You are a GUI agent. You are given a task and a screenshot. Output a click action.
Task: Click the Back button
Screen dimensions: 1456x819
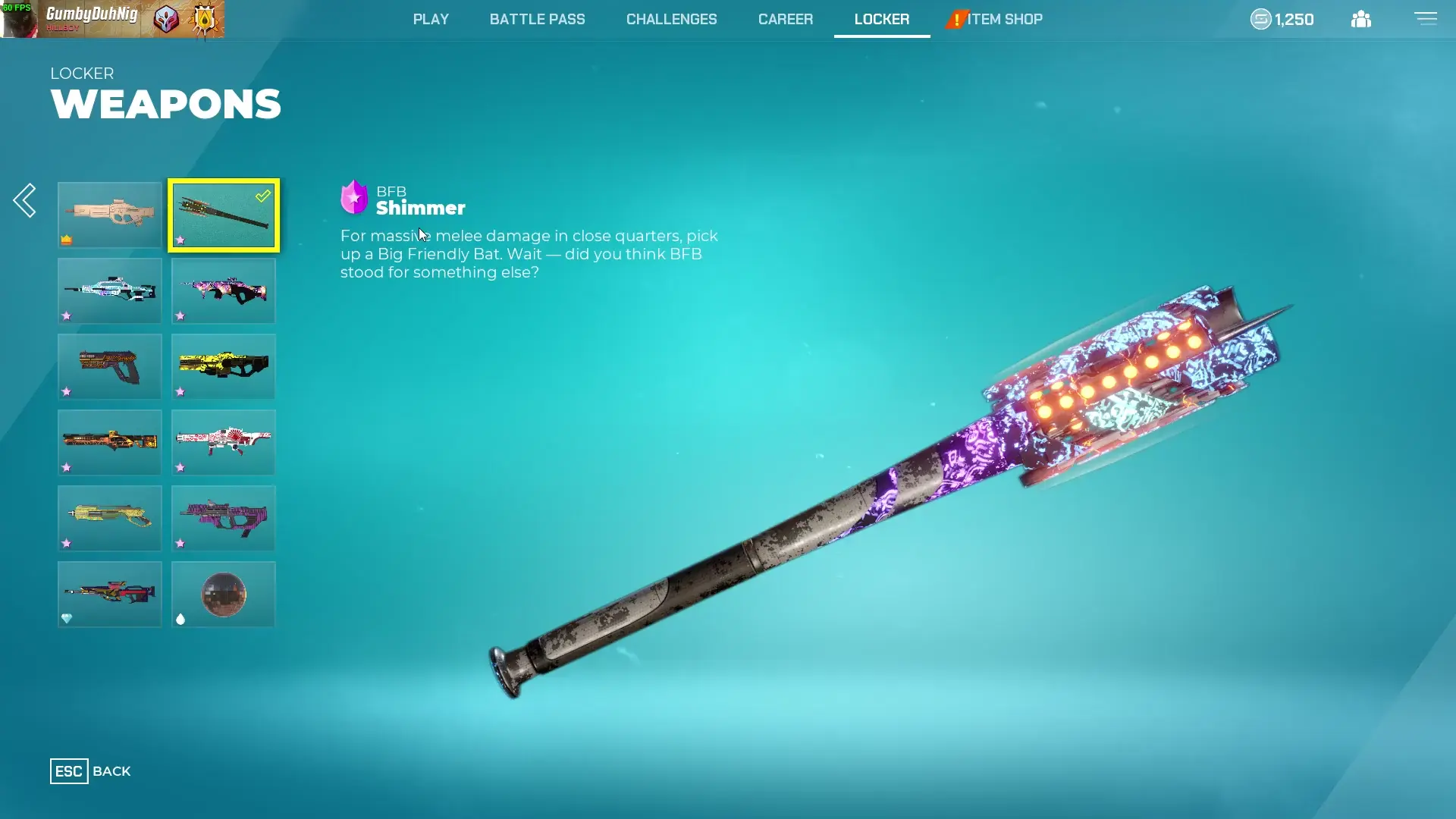coord(90,771)
